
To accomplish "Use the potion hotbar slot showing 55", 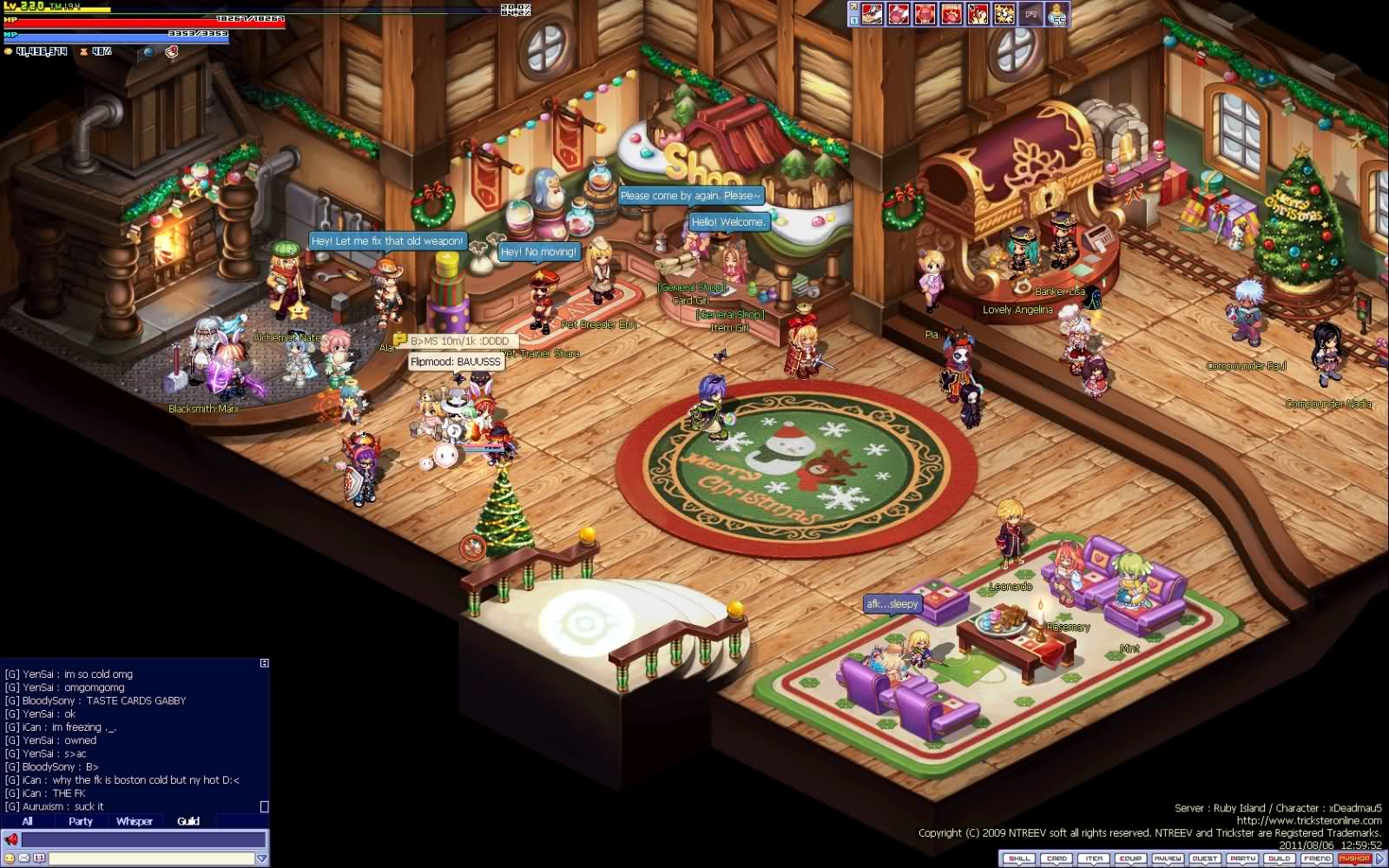I will (1057, 14).
